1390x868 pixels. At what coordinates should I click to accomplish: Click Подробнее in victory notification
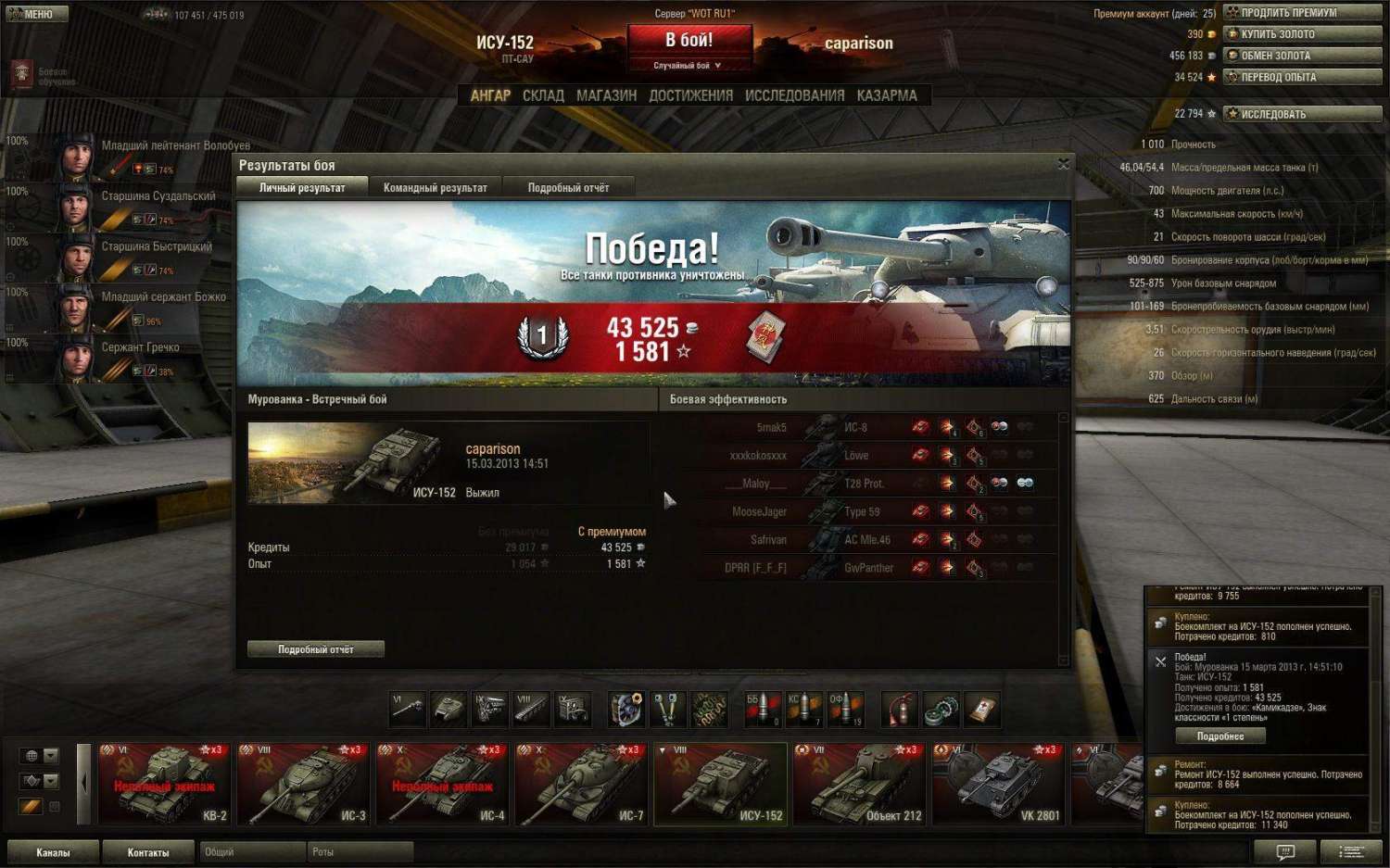(1219, 736)
